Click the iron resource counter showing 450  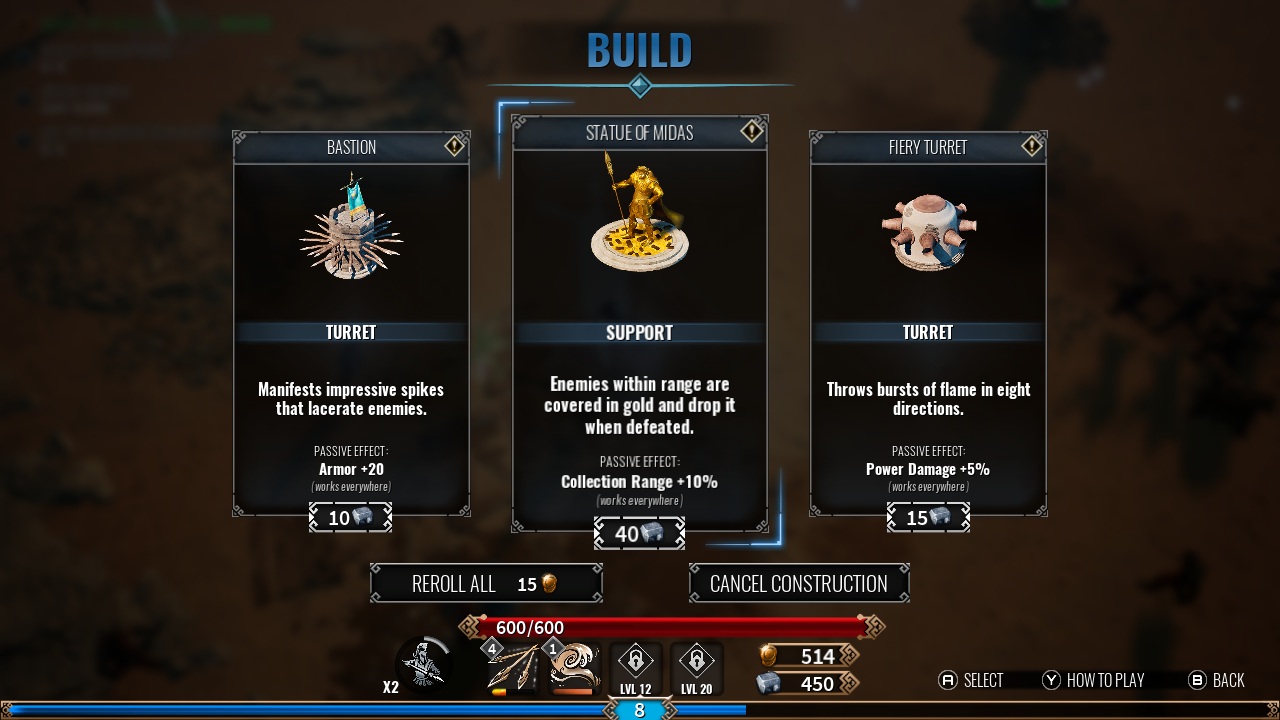[812, 683]
